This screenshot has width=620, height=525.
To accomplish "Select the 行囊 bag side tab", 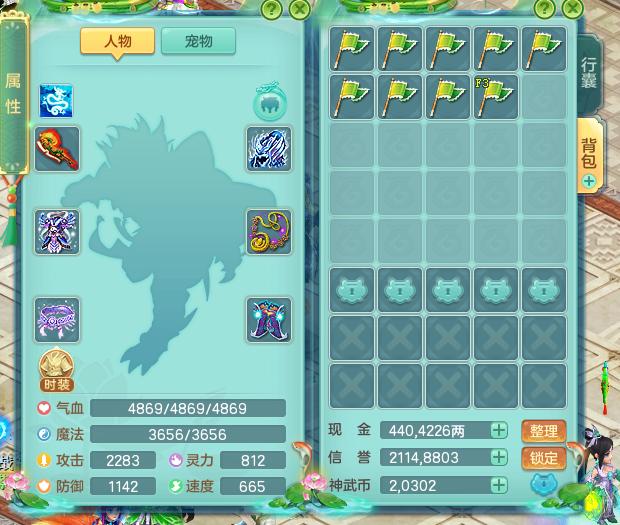I will click(589, 72).
